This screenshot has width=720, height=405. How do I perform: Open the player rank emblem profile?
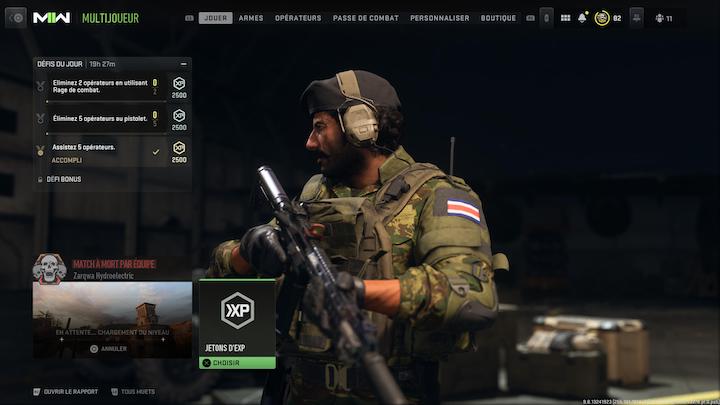click(x=602, y=18)
